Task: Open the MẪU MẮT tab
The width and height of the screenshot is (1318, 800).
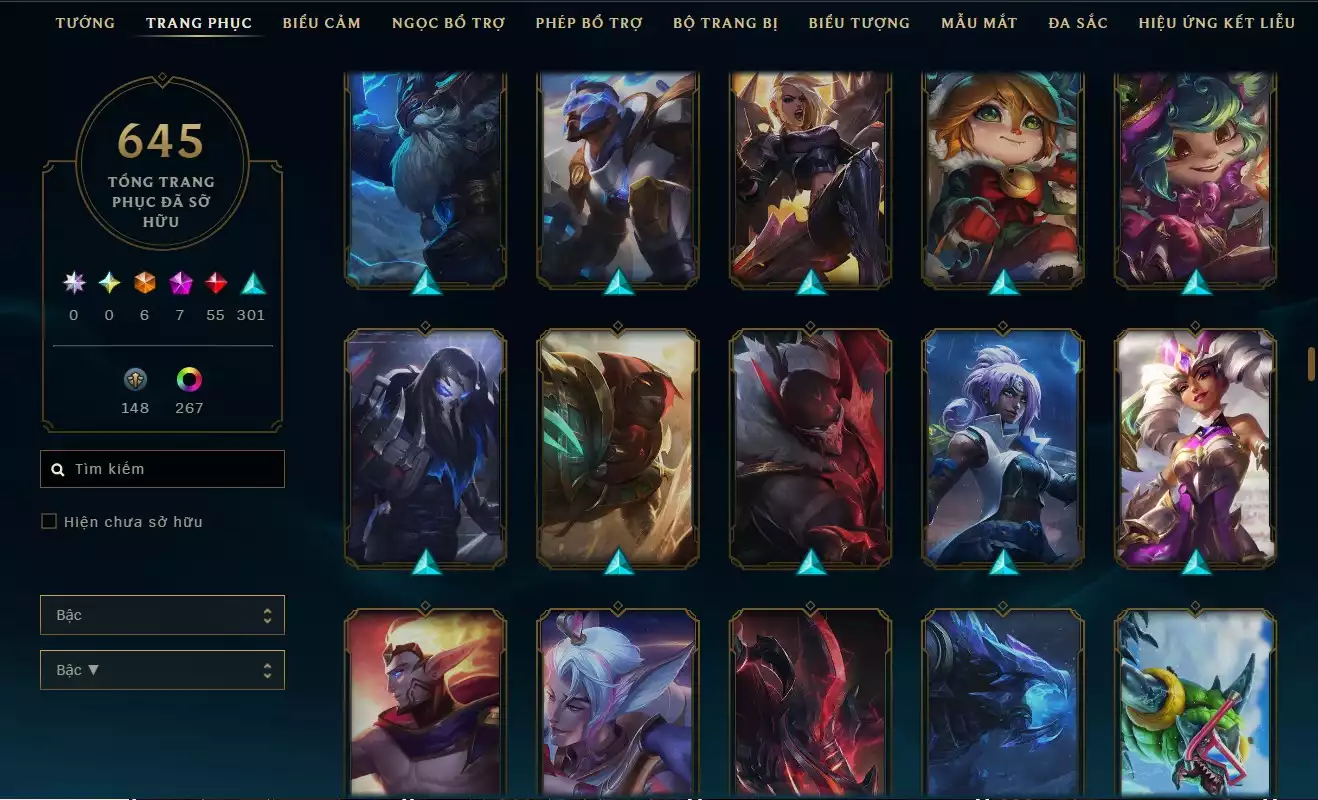Action: coord(979,22)
